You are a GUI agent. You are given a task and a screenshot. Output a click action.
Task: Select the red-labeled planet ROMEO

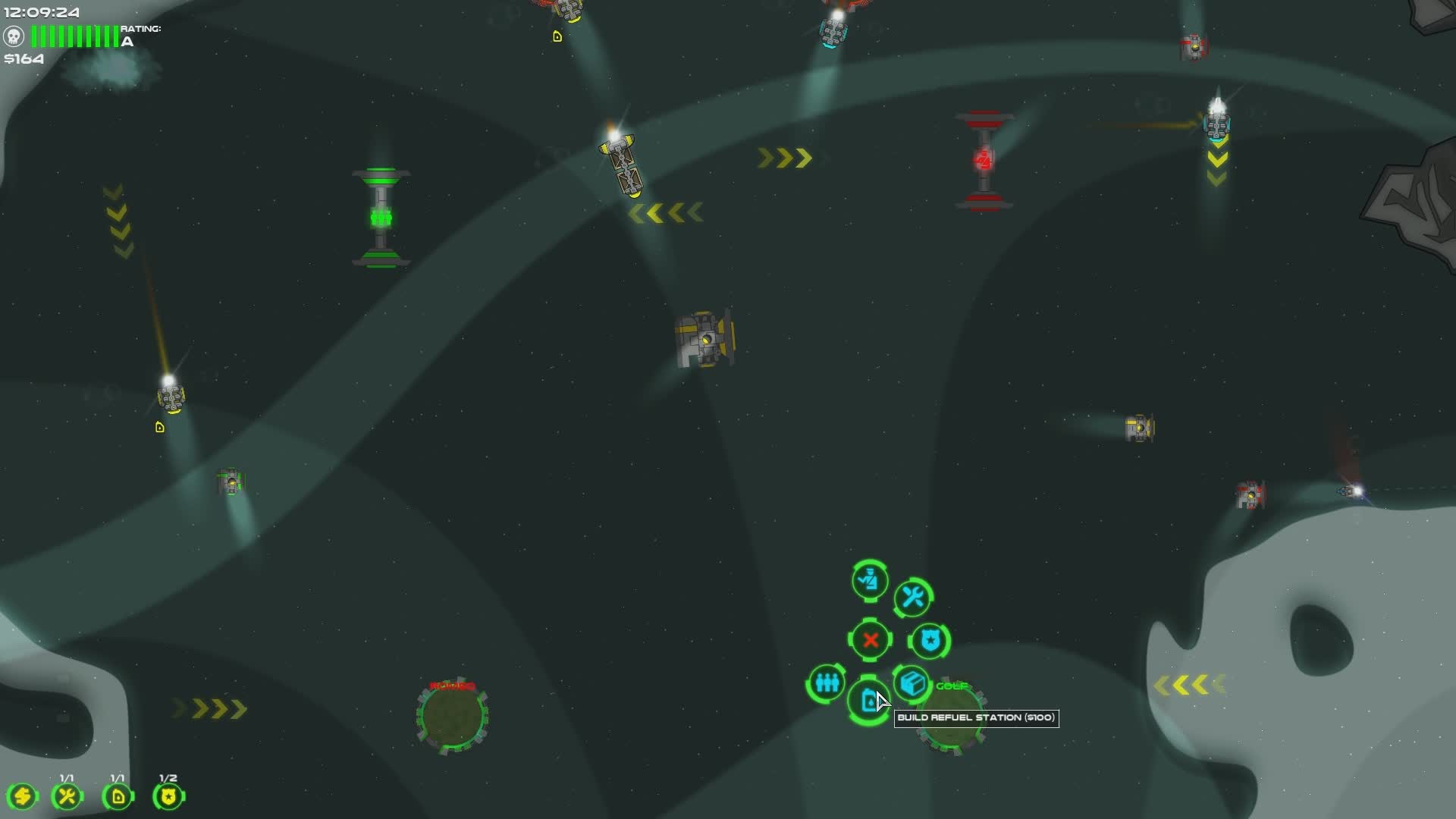(x=453, y=716)
